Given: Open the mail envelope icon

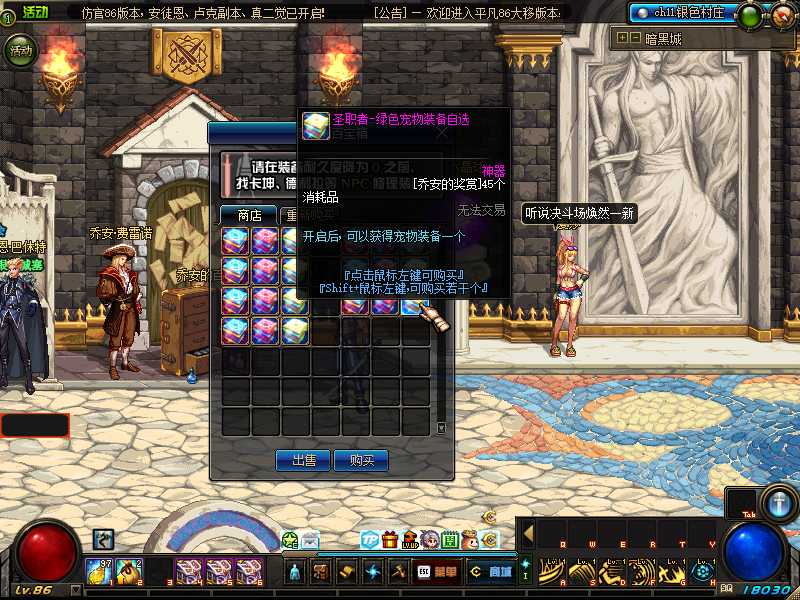Looking at the screenshot, I should tap(310, 540).
